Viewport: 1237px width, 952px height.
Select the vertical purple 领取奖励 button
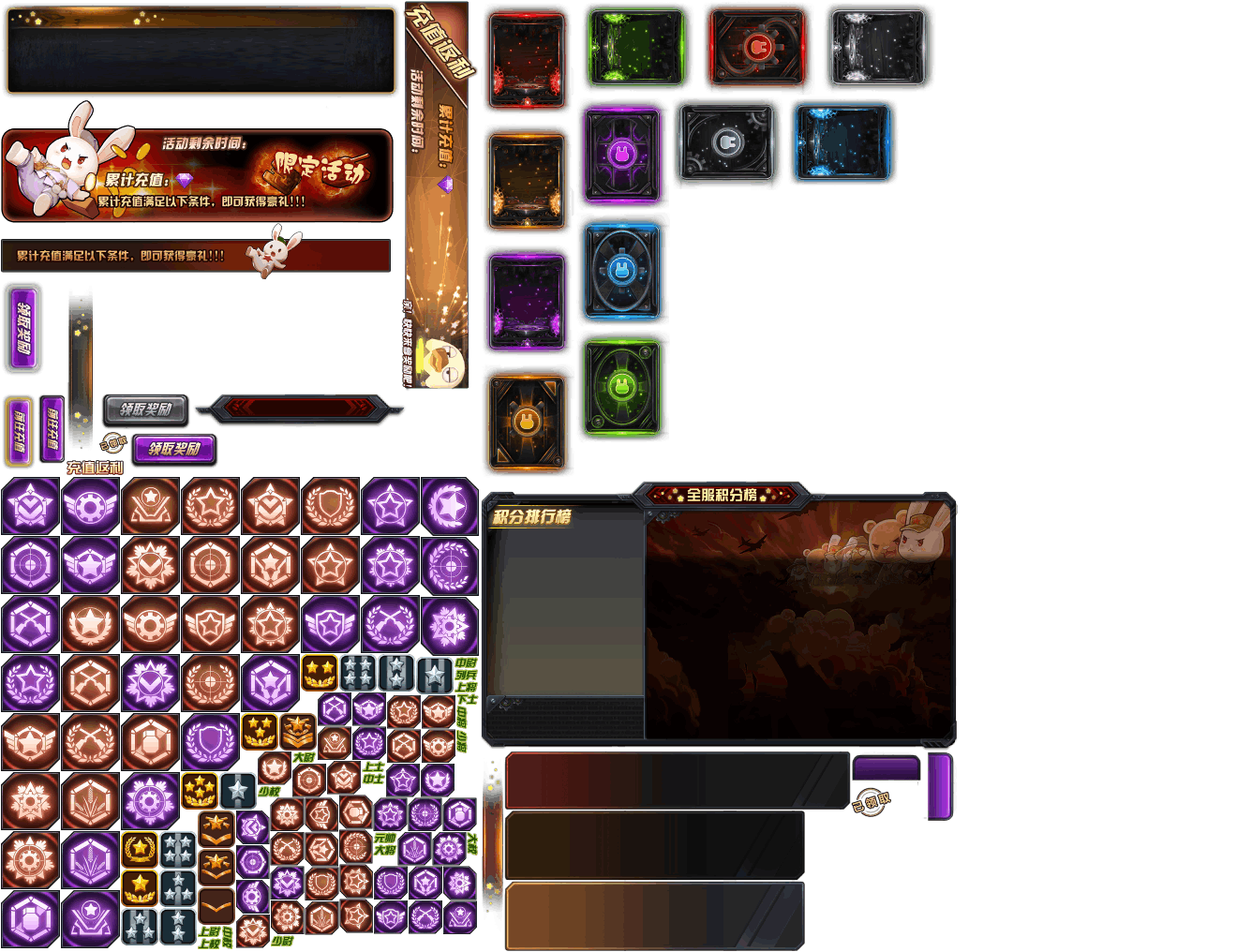click(23, 327)
